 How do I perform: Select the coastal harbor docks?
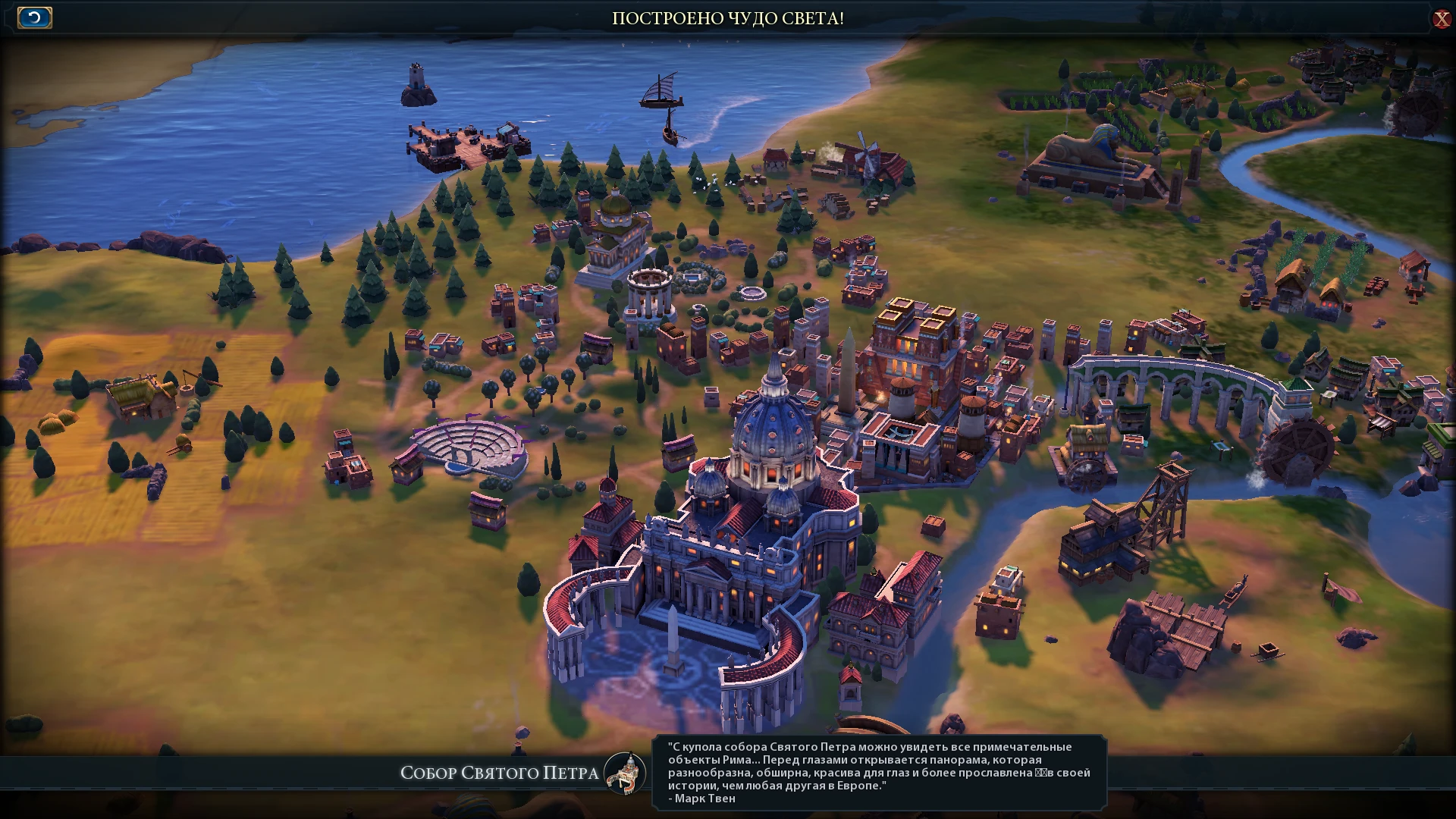[466, 144]
